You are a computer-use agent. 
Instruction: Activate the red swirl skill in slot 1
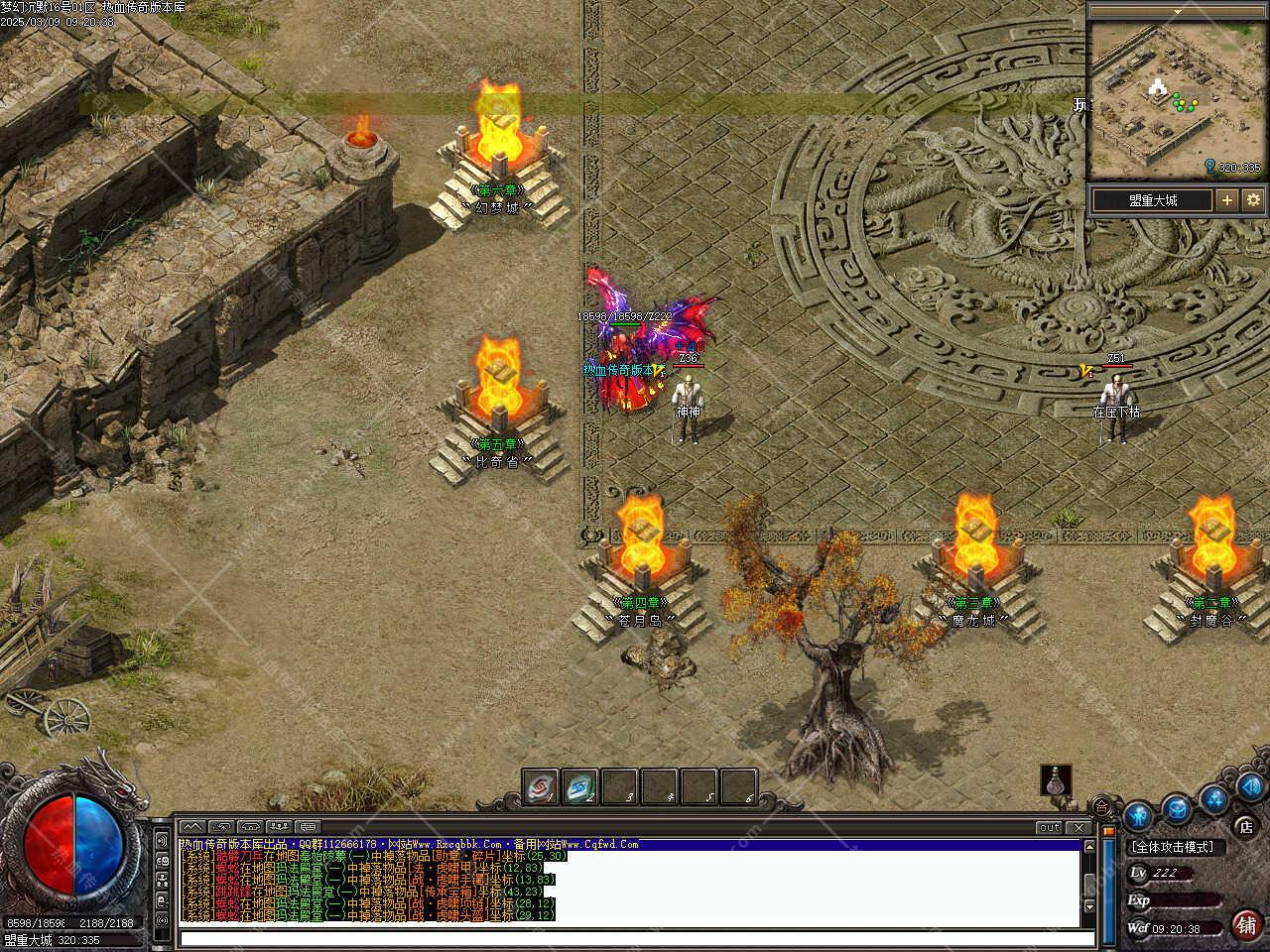click(x=541, y=787)
